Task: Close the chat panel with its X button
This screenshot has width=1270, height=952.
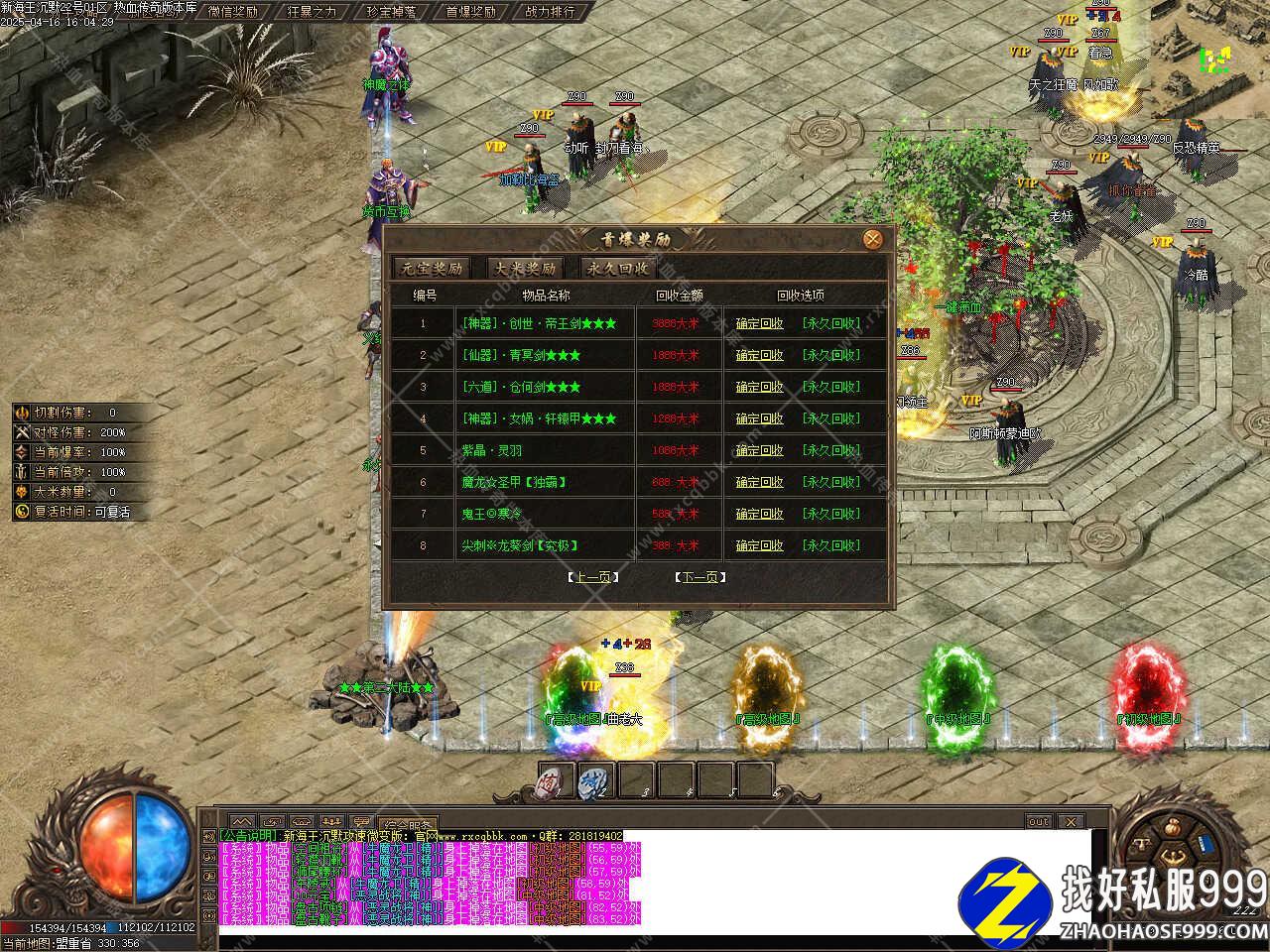Action: 1071,821
